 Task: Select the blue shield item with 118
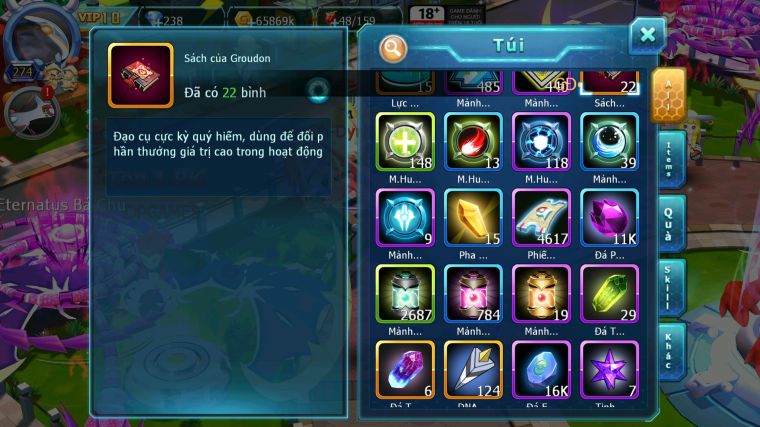click(x=541, y=142)
